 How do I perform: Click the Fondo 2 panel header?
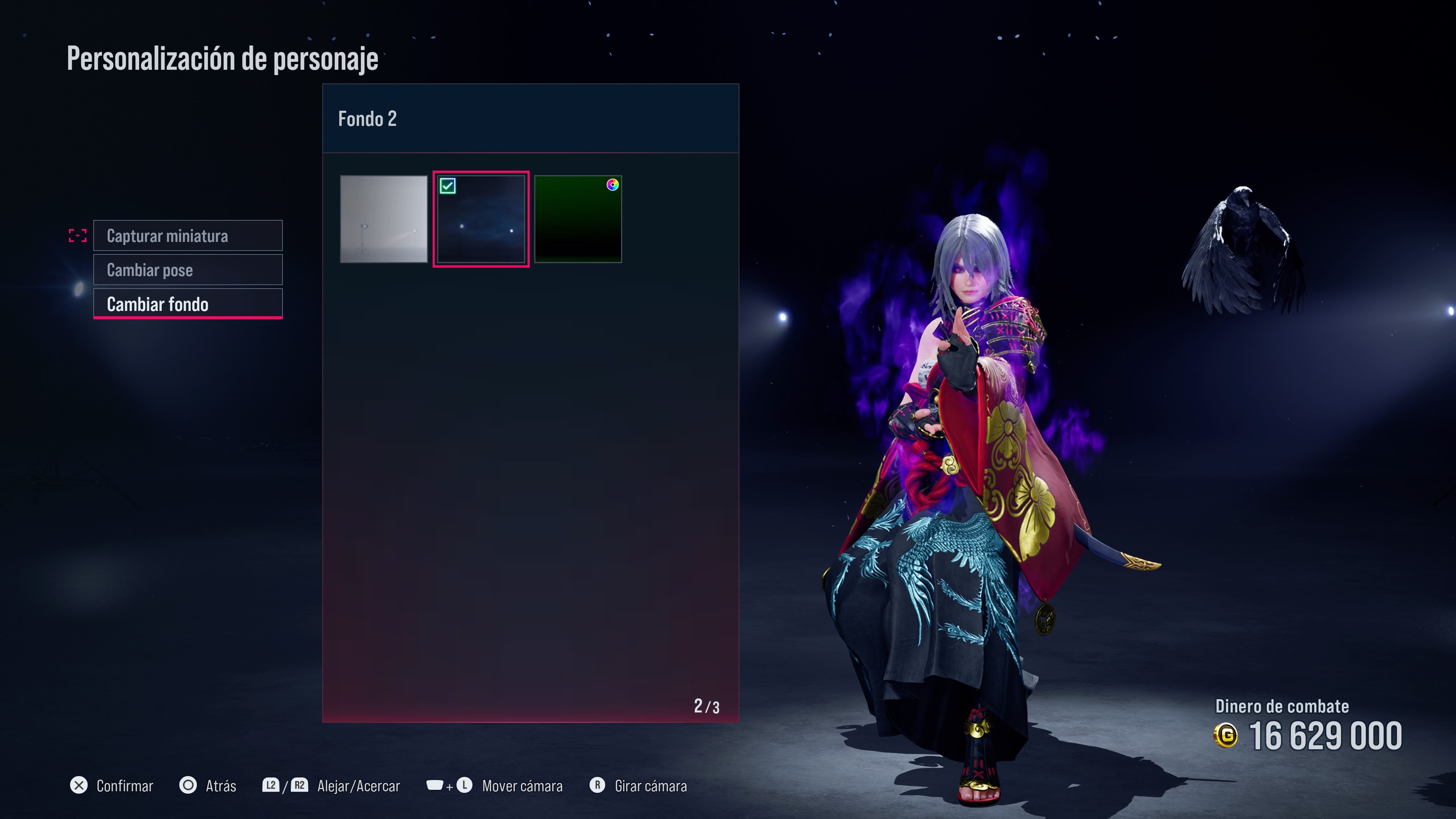[367, 119]
